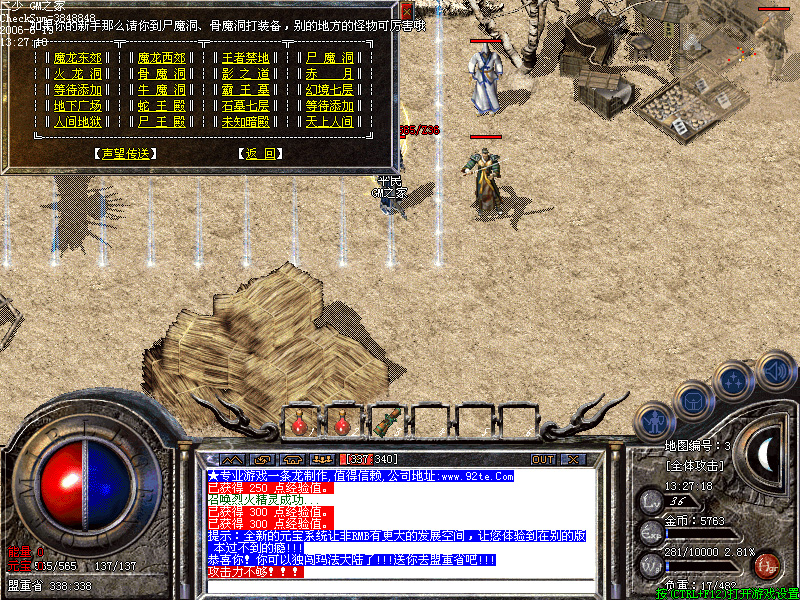Choose the 赤月 teleport destination
Viewport: 800px width, 600px height.
click(329, 74)
